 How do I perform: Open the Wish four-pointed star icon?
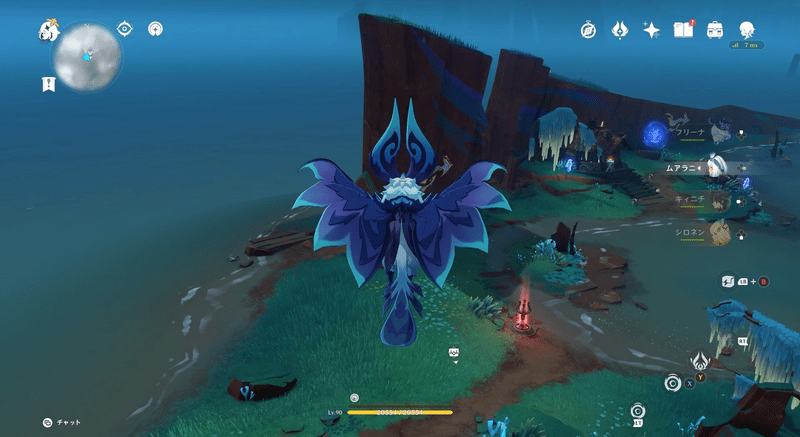click(x=651, y=30)
